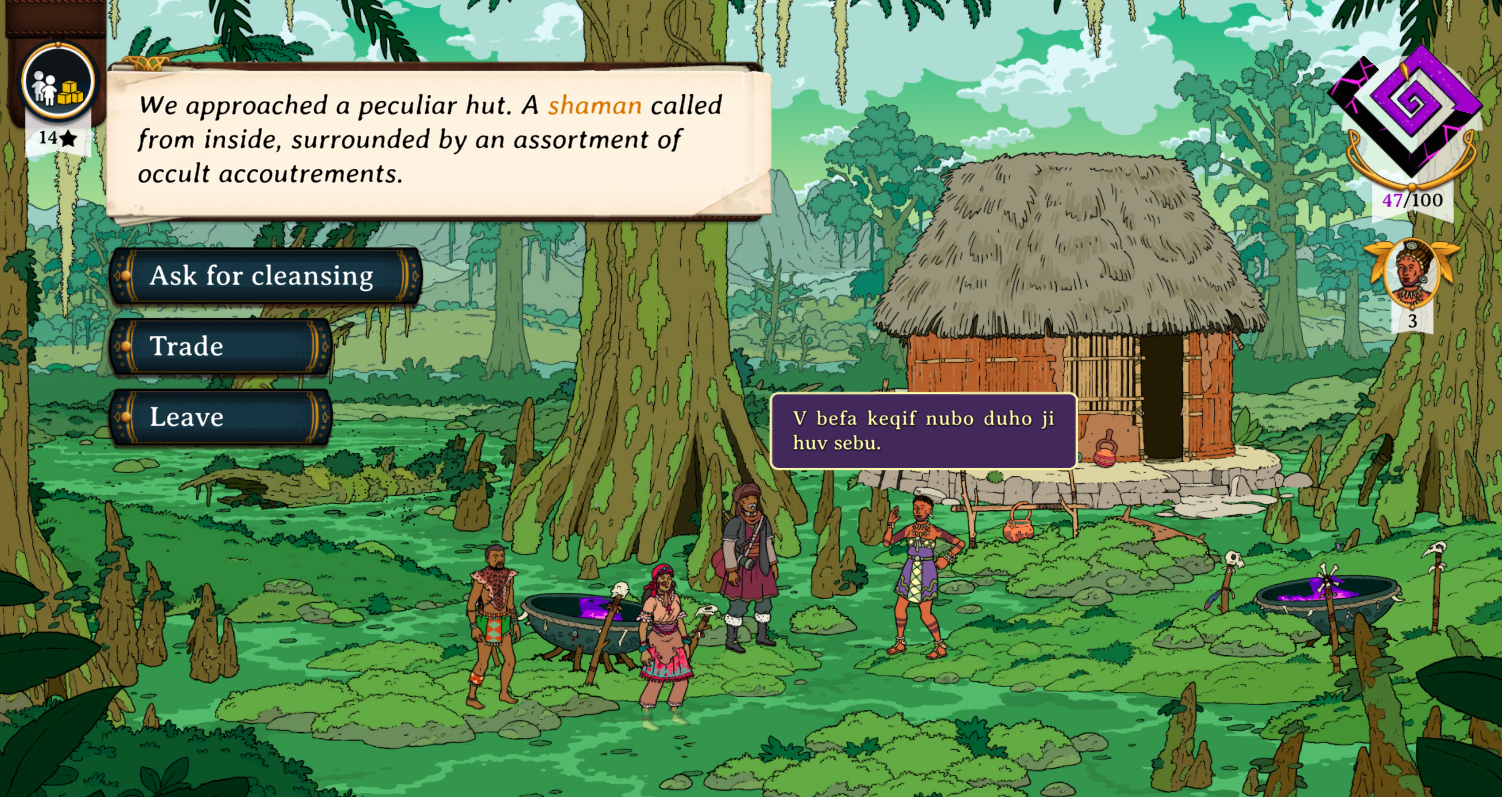Leave the shaman's hut
1502x797 pixels.
[220, 417]
